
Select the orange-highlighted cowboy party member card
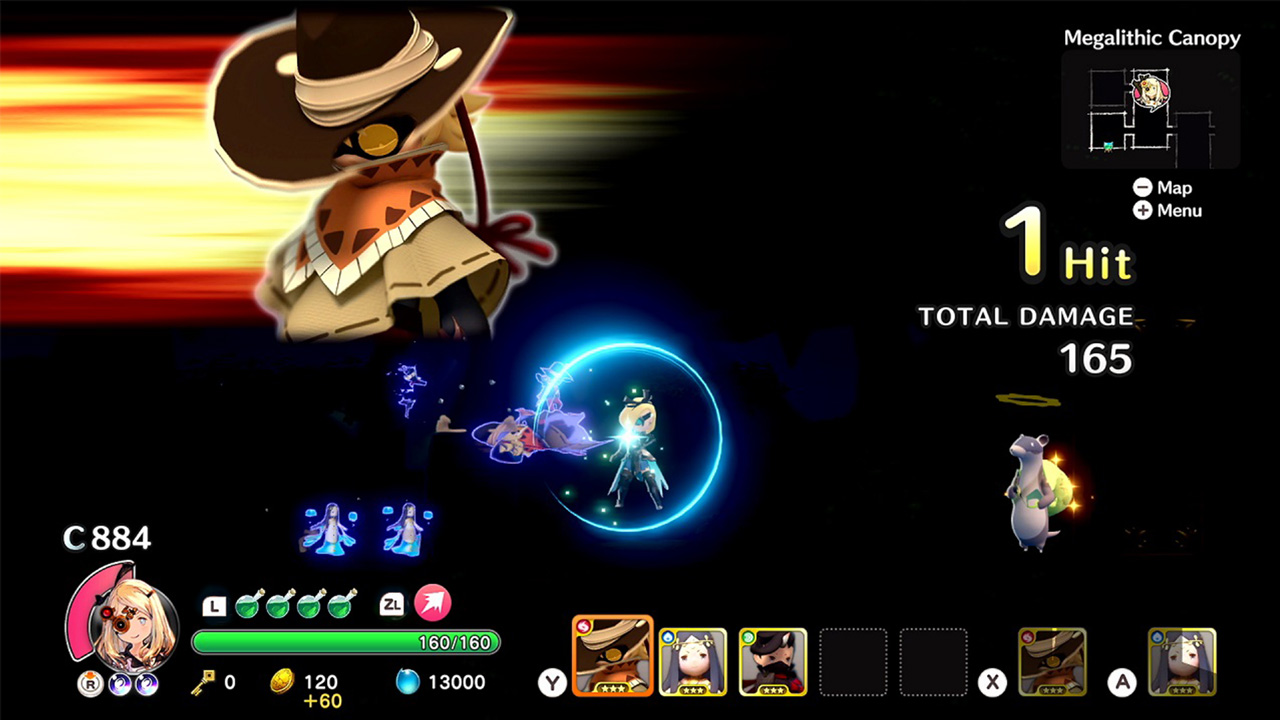click(612, 656)
